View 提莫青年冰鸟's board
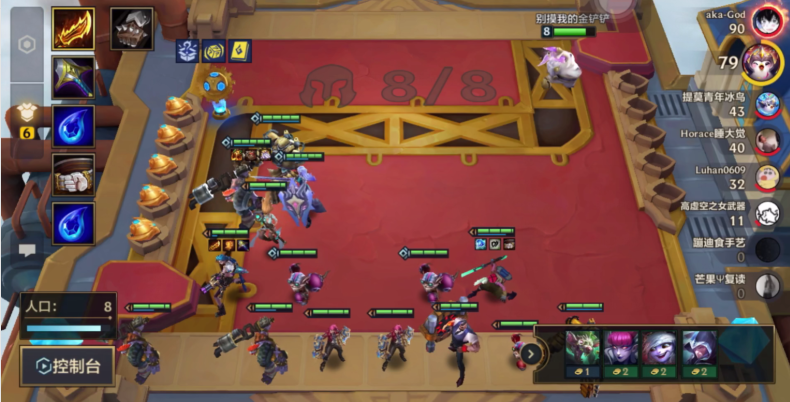 click(x=767, y=103)
